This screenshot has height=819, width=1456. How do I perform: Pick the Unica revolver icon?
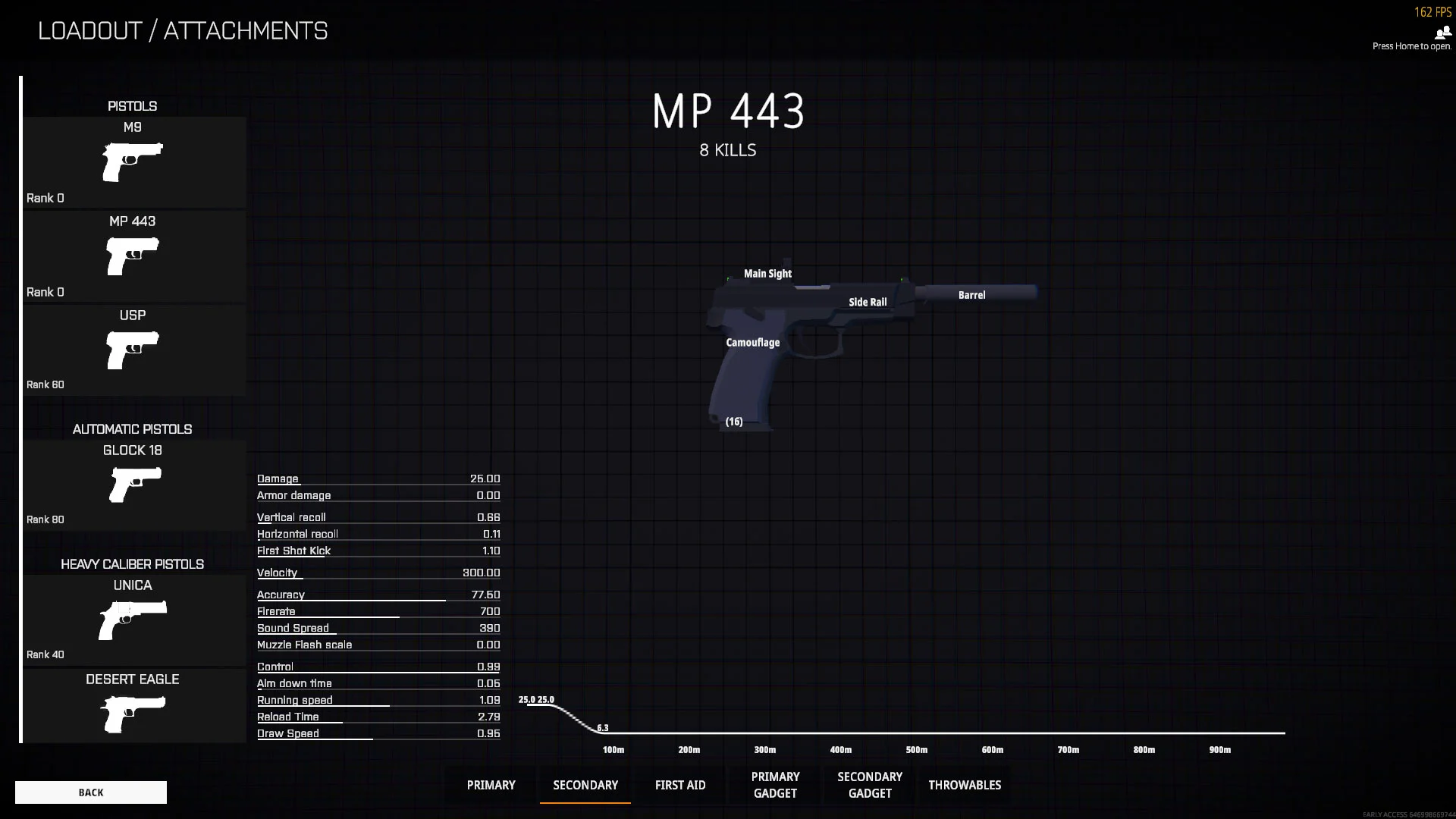tap(133, 619)
